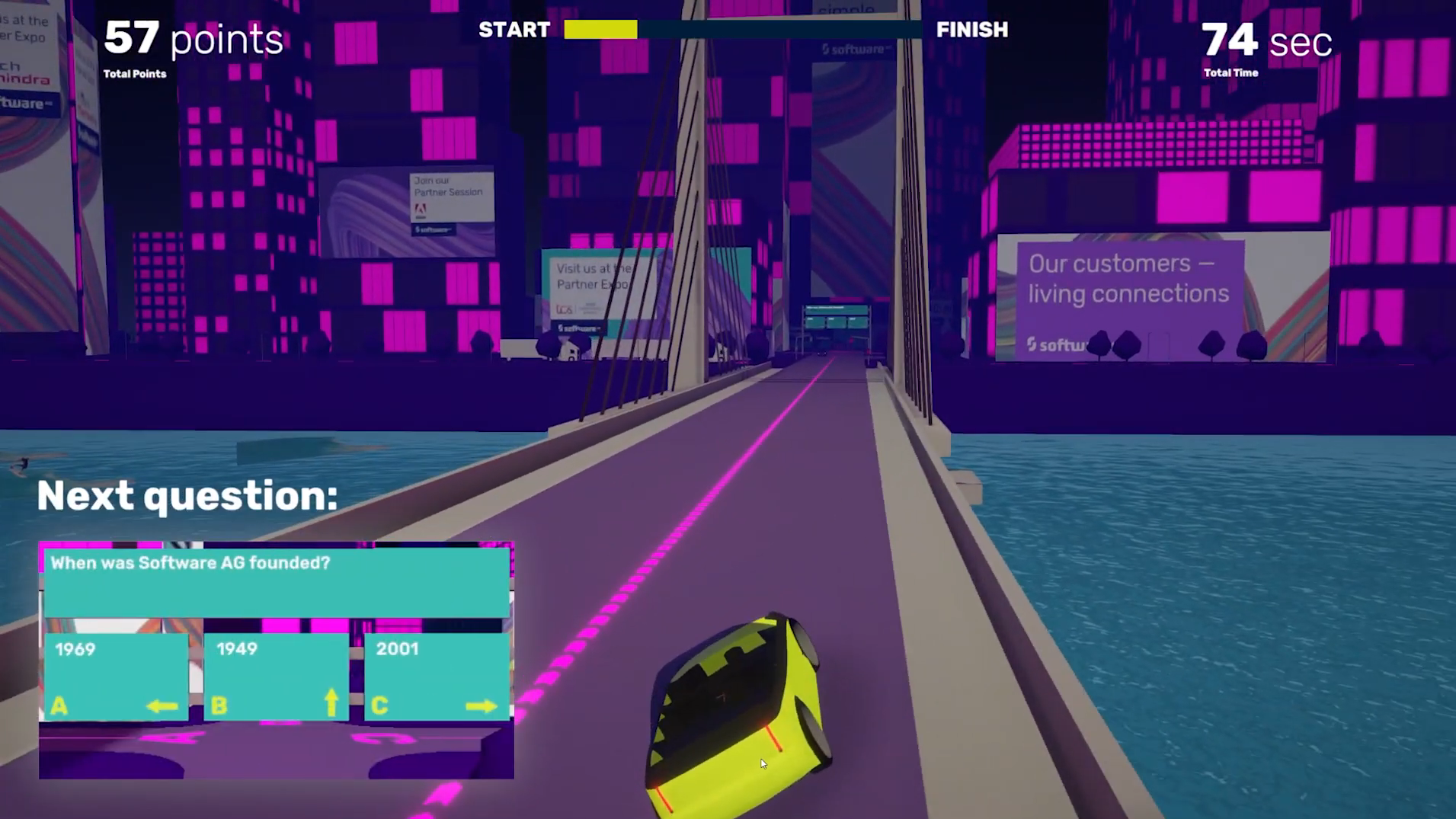Choose answer A, 1969
This screenshot has width=1456, height=819.
tap(116, 677)
